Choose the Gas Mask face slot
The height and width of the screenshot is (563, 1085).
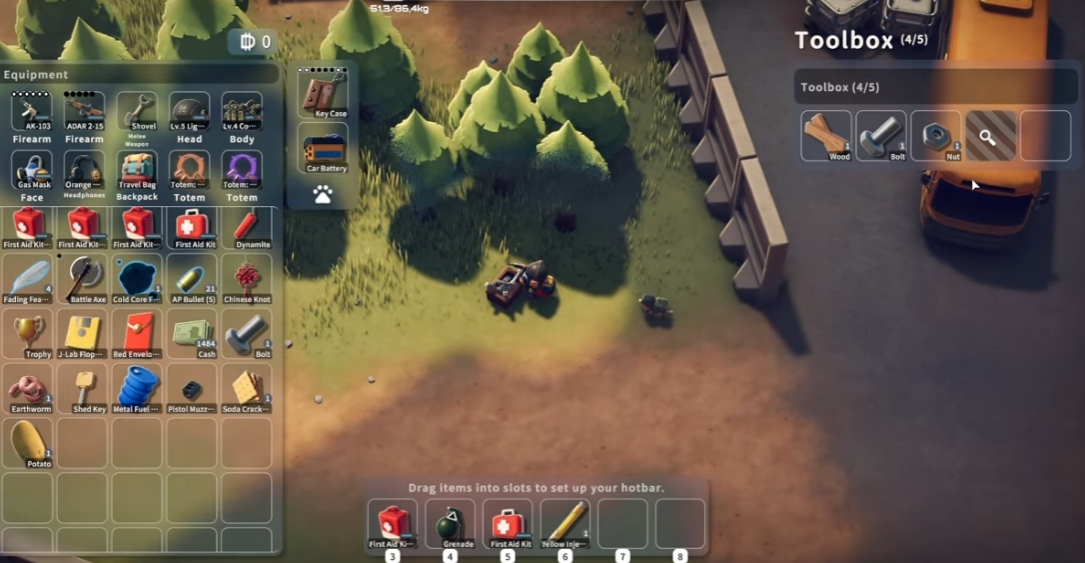click(x=31, y=168)
